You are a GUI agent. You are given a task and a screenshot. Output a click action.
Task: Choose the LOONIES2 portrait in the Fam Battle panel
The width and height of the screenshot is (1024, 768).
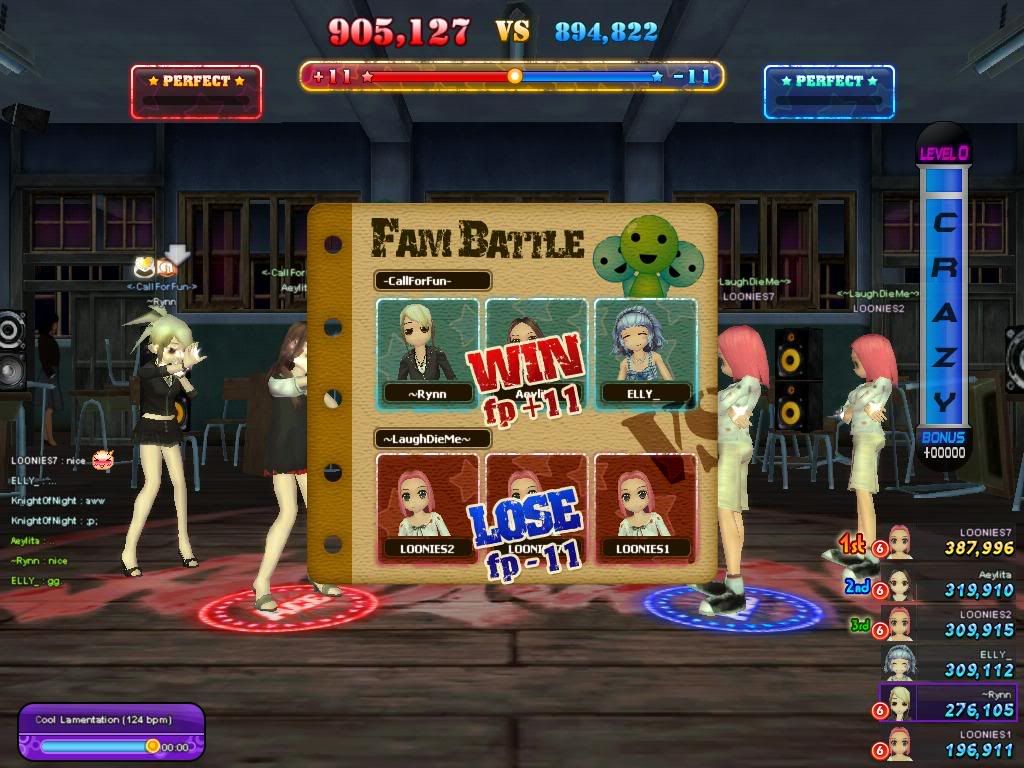(x=426, y=508)
